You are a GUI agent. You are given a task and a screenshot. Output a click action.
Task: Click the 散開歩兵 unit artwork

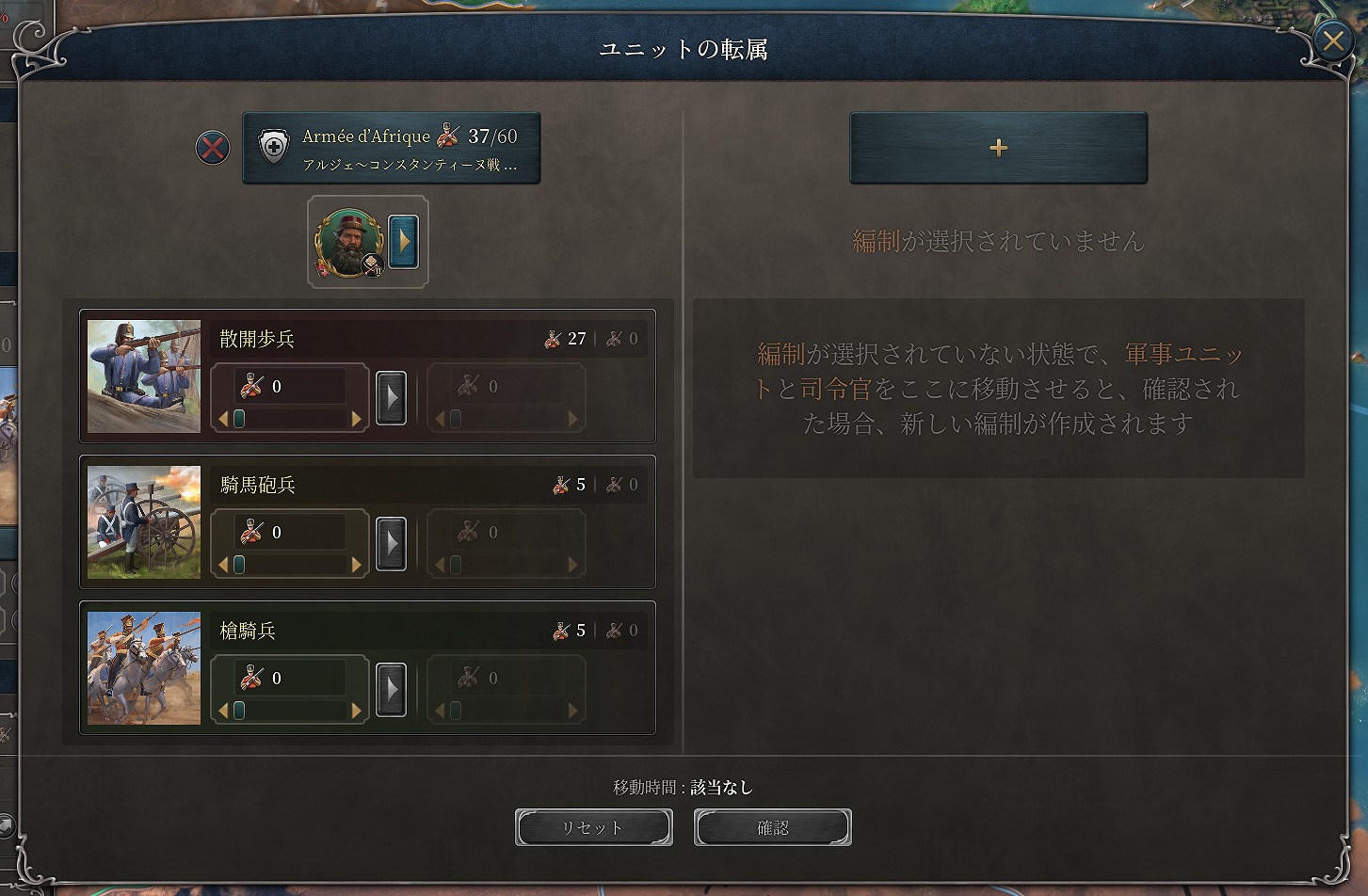142,376
